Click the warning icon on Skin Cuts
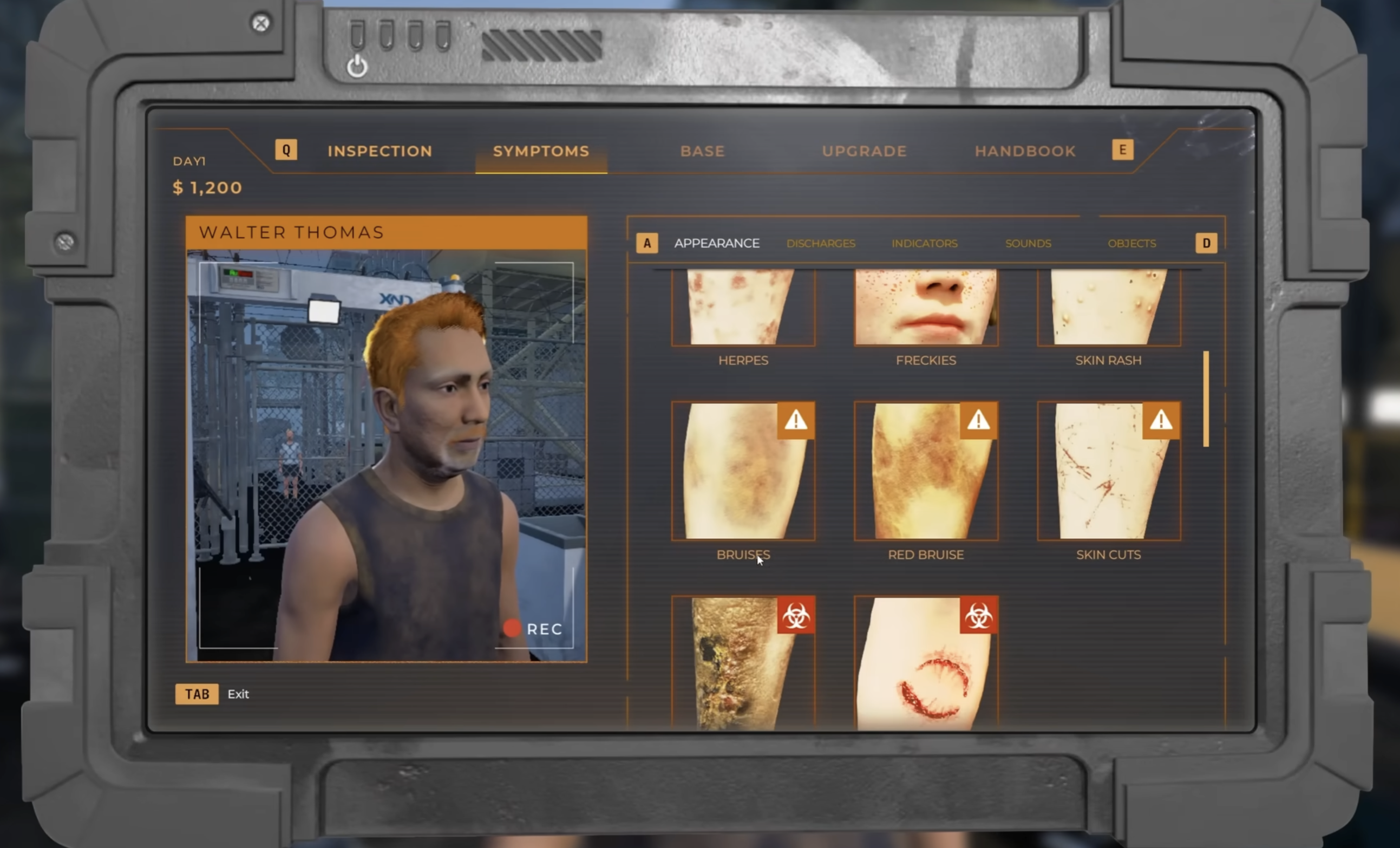The width and height of the screenshot is (1400, 848). [x=1160, y=421]
